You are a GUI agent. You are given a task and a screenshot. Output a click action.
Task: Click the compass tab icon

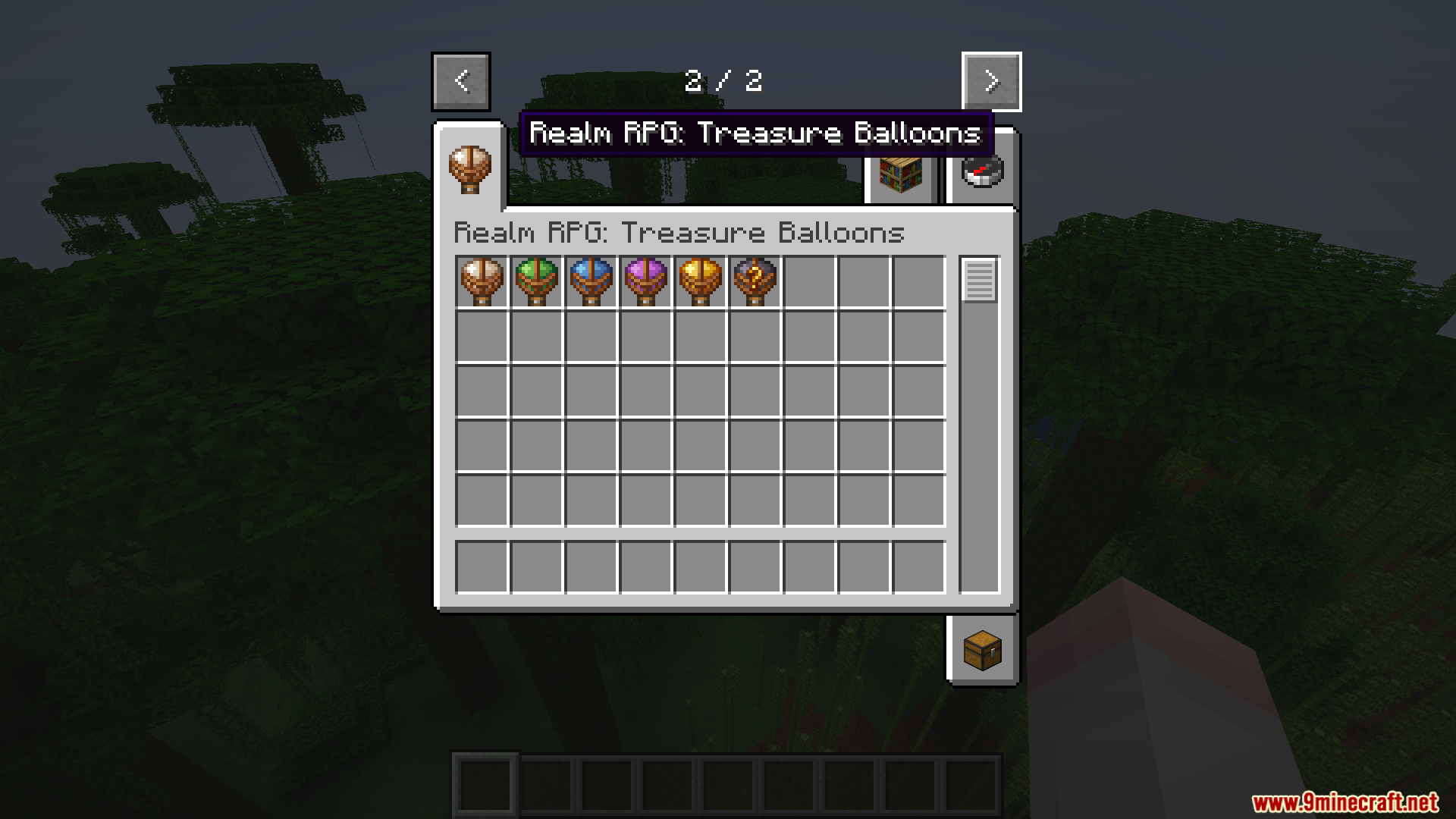(981, 173)
